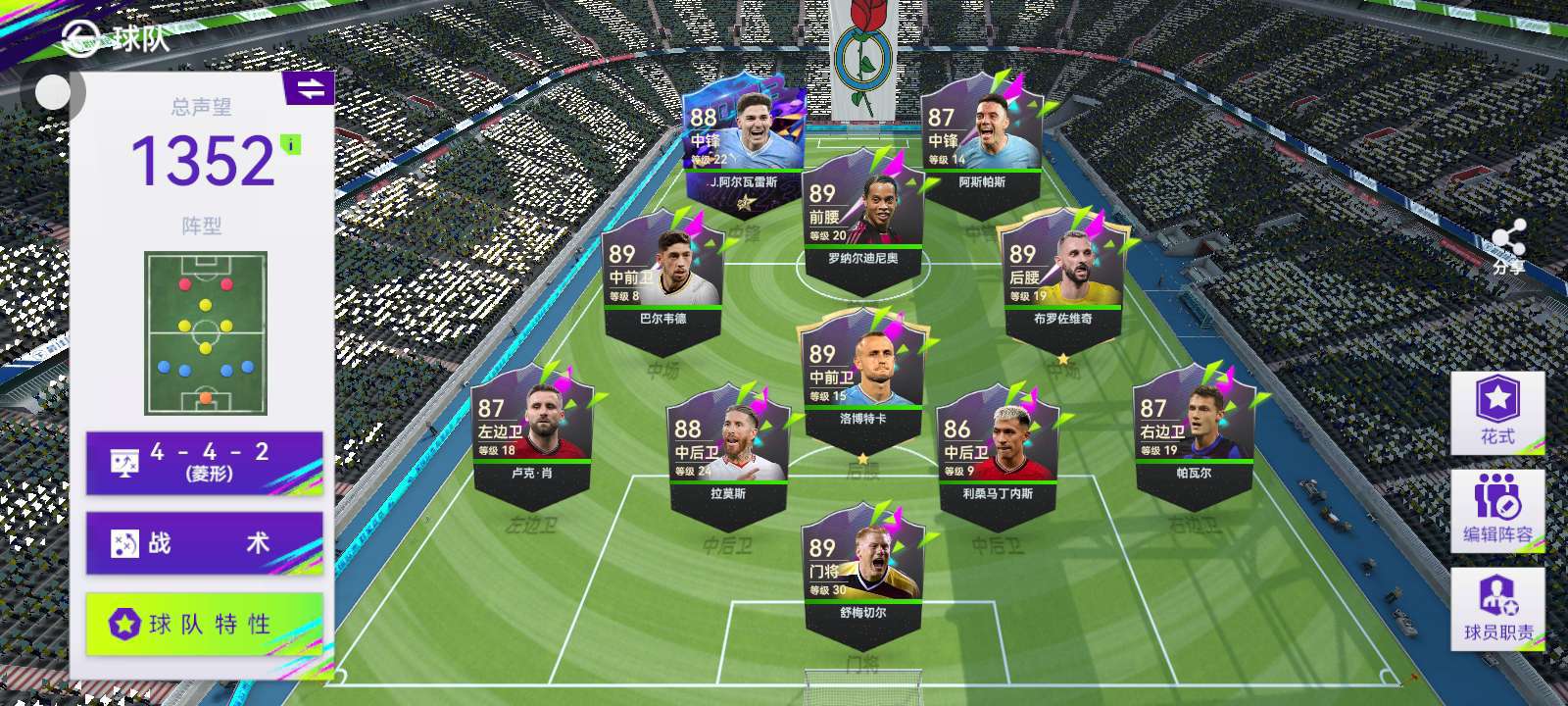Select the 帕瓦尔 right back card
Viewport: 1568px width, 706px height.
(1193, 431)
